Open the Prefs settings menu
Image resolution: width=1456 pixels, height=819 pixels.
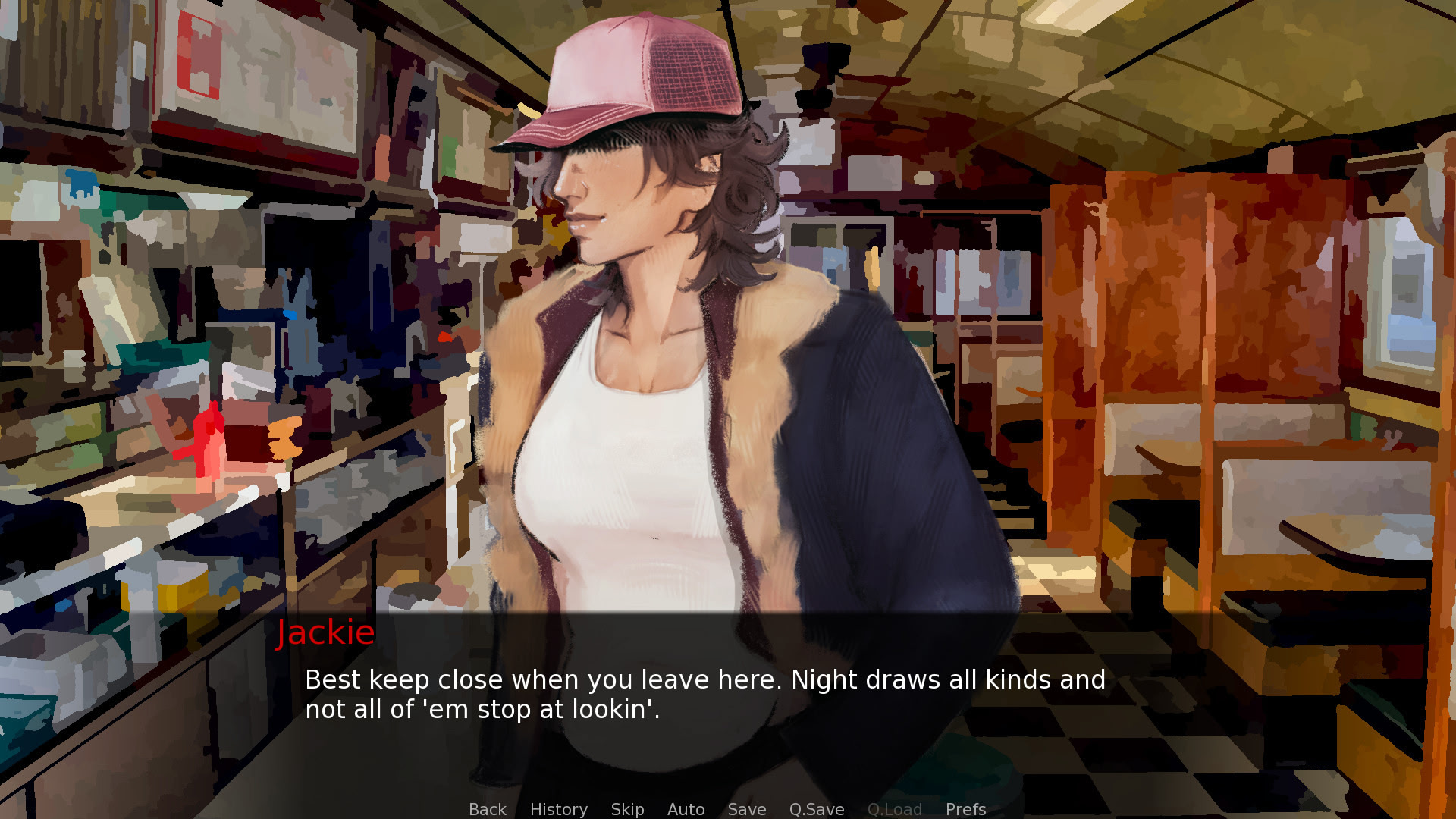(965, 809)
